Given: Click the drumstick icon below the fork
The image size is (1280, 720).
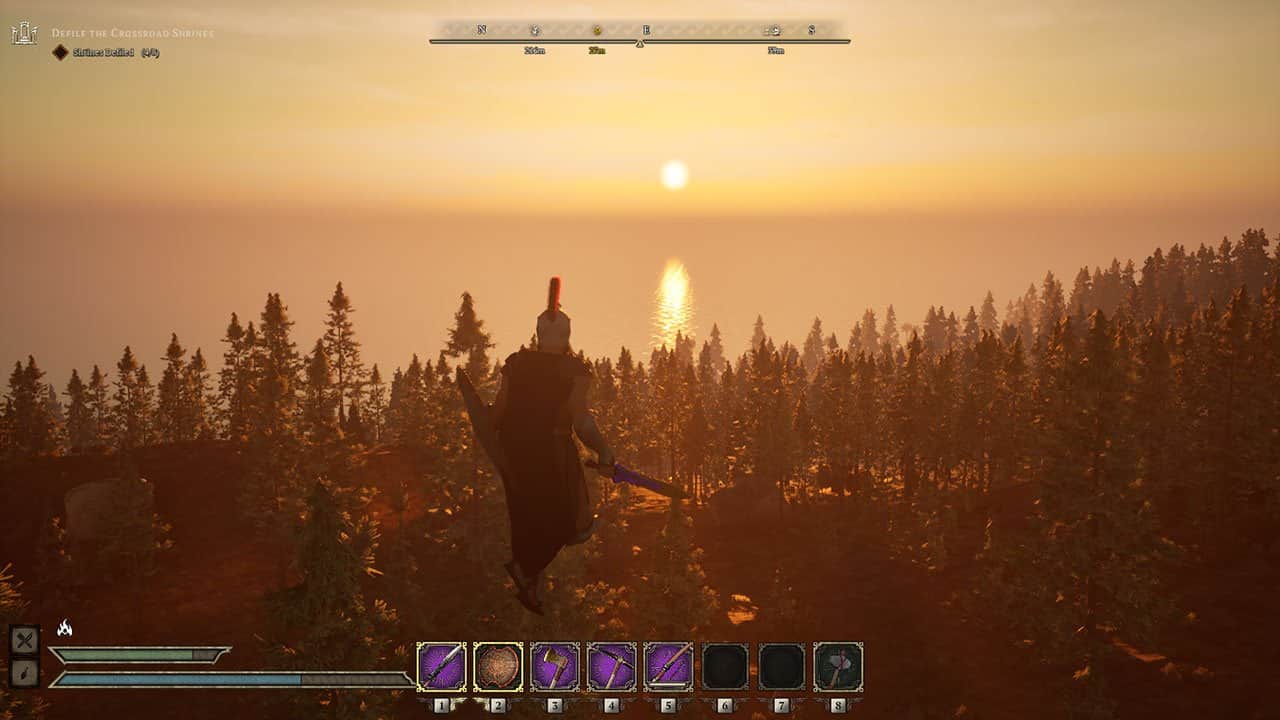Looking at the screenshot, I should click(24, 673).
